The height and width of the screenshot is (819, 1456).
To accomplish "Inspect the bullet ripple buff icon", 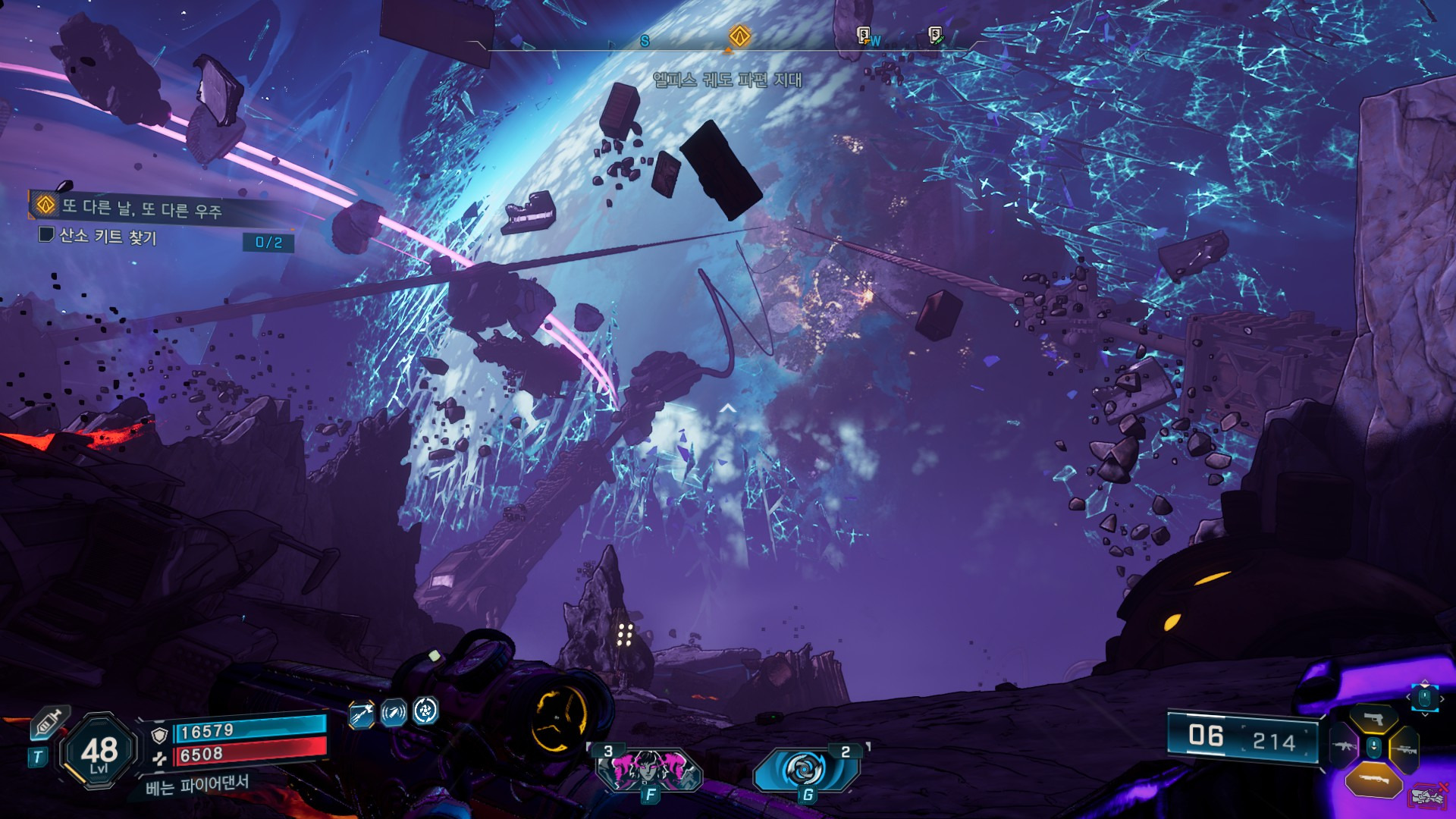I will [x=393, y=713].
